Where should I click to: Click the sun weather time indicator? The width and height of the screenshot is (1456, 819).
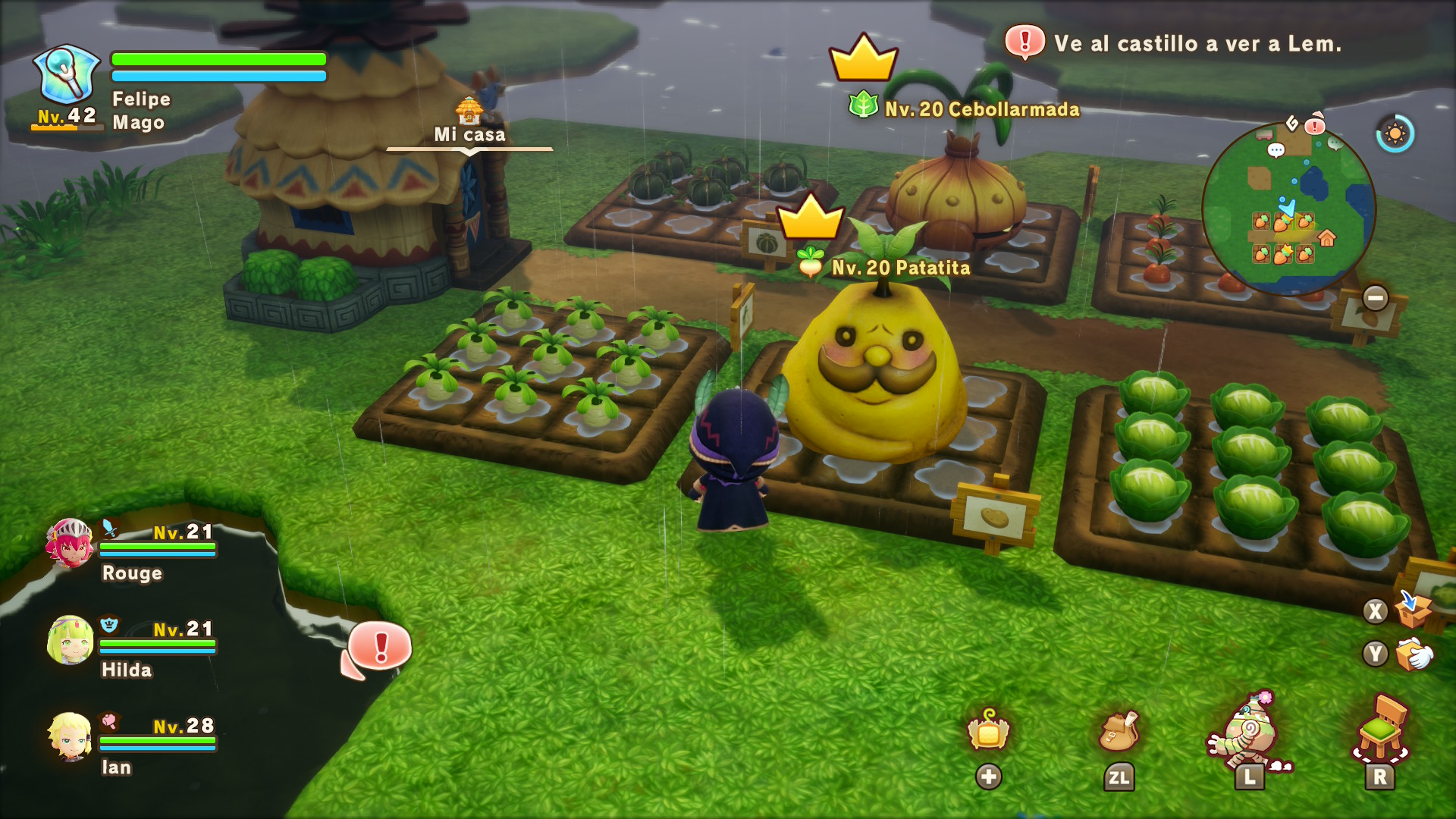click(x=1395, y=134)
